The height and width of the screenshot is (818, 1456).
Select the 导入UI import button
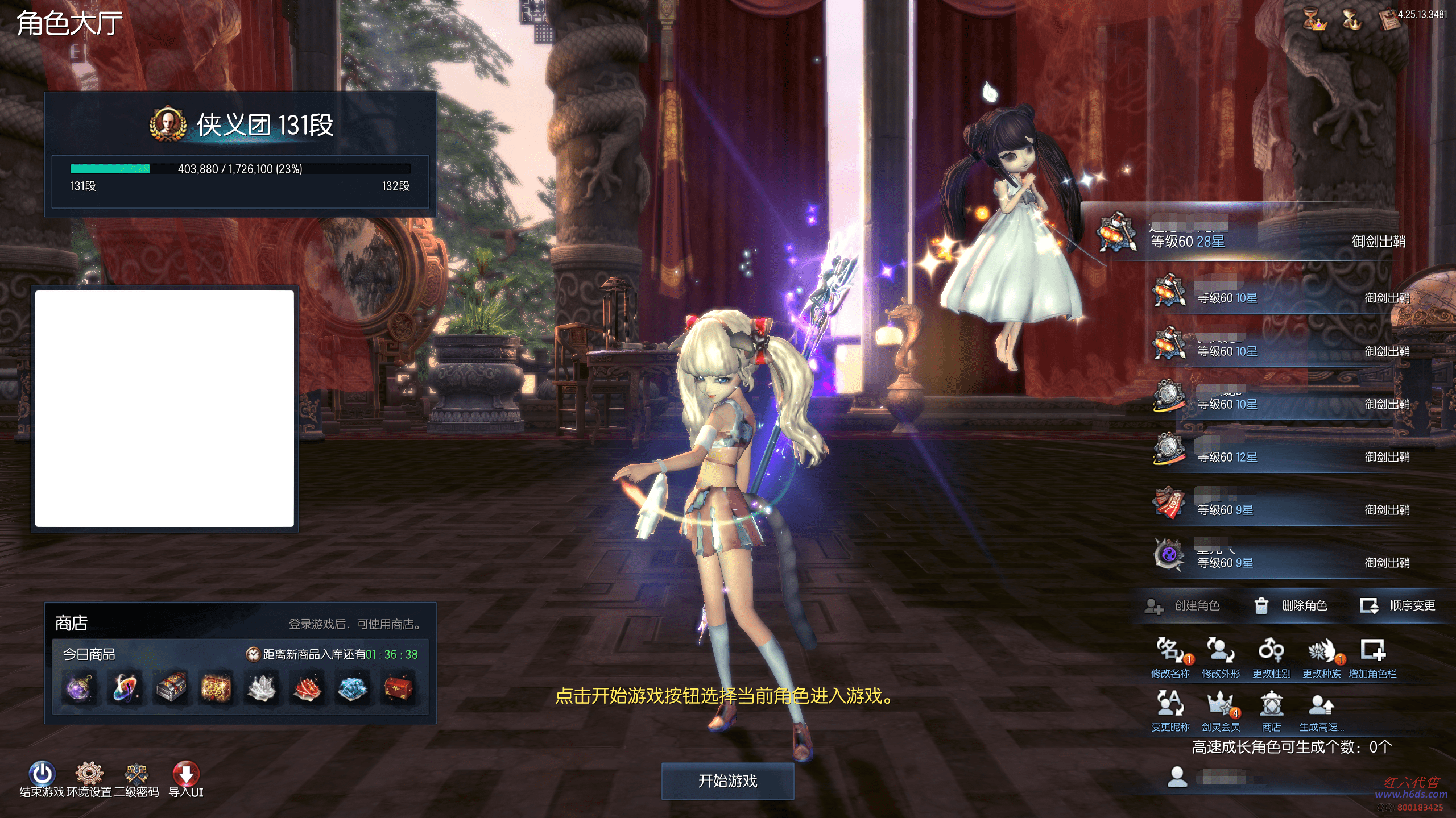(186, 775)
